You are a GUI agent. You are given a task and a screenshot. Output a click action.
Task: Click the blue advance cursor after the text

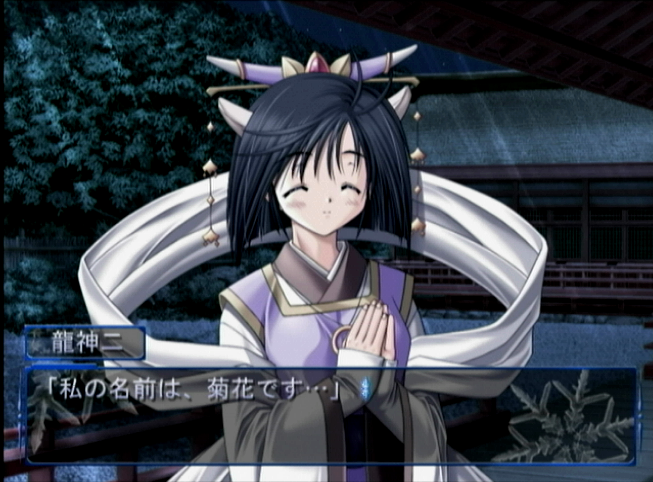pyautogui.click(x=363, y=388)
